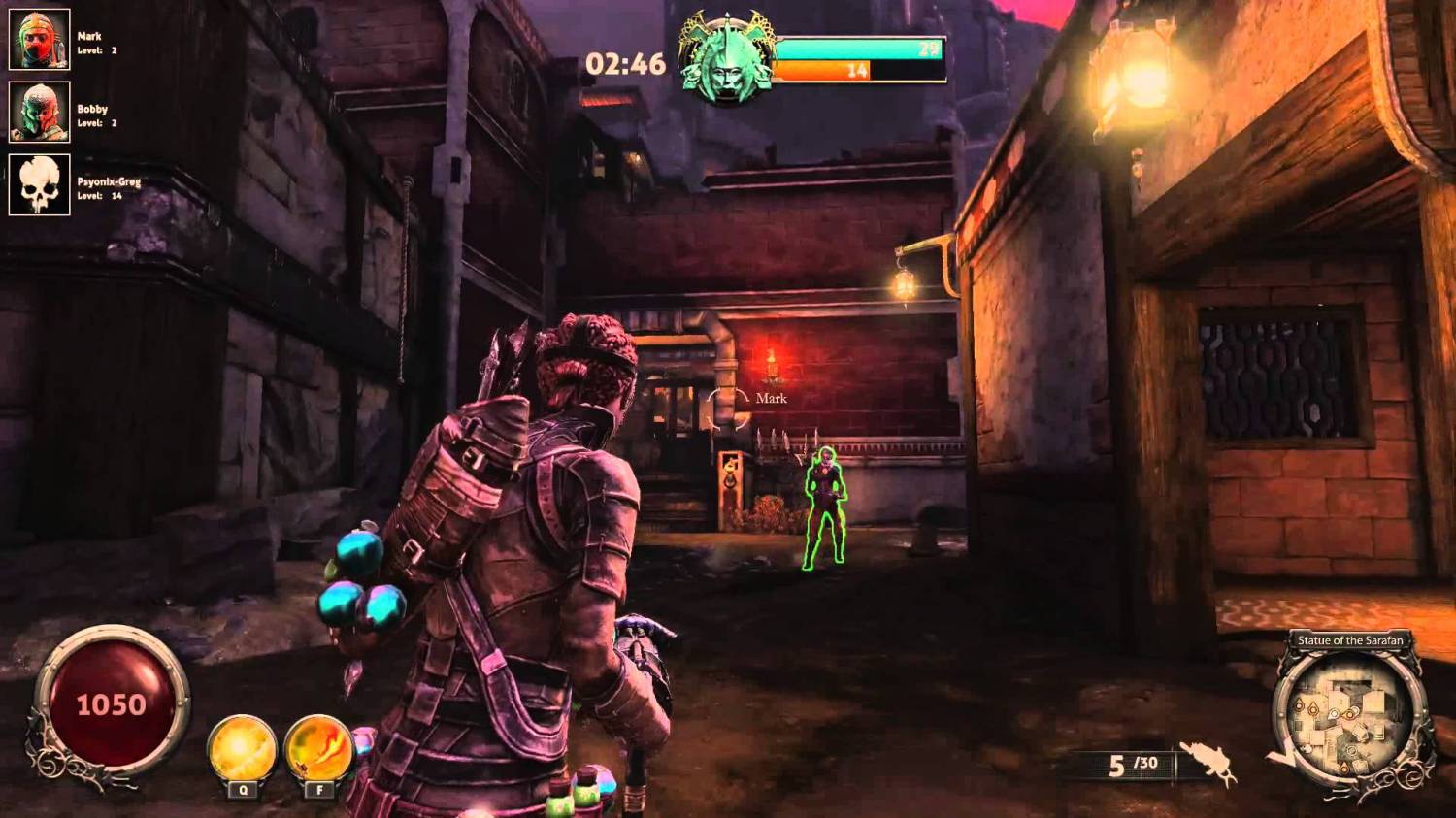1456x818 pixels.
Task: Click Psyonix-Greg's skull portrait
Action: tap(40, 184)
